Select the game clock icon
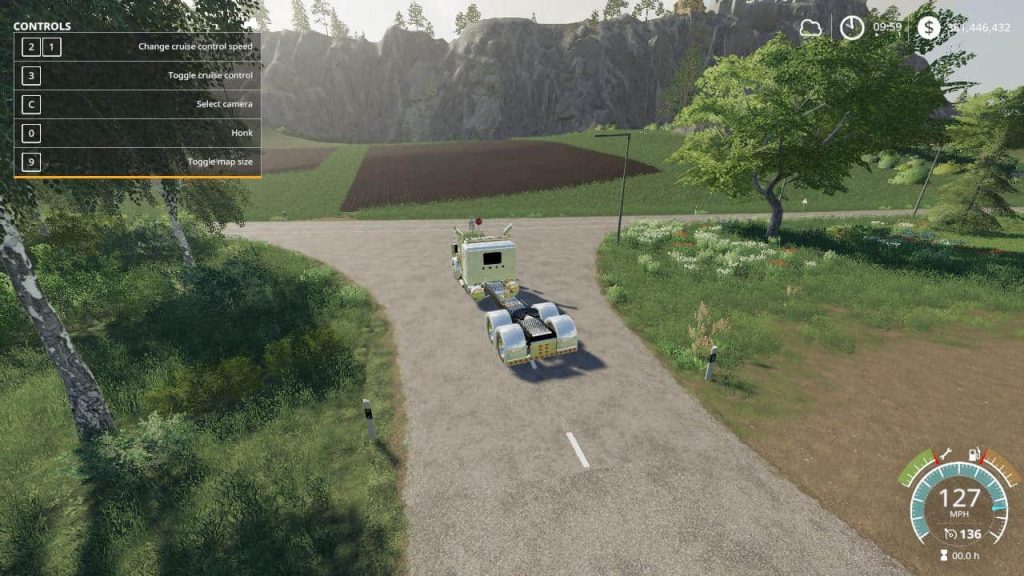 tap(852, 28)
